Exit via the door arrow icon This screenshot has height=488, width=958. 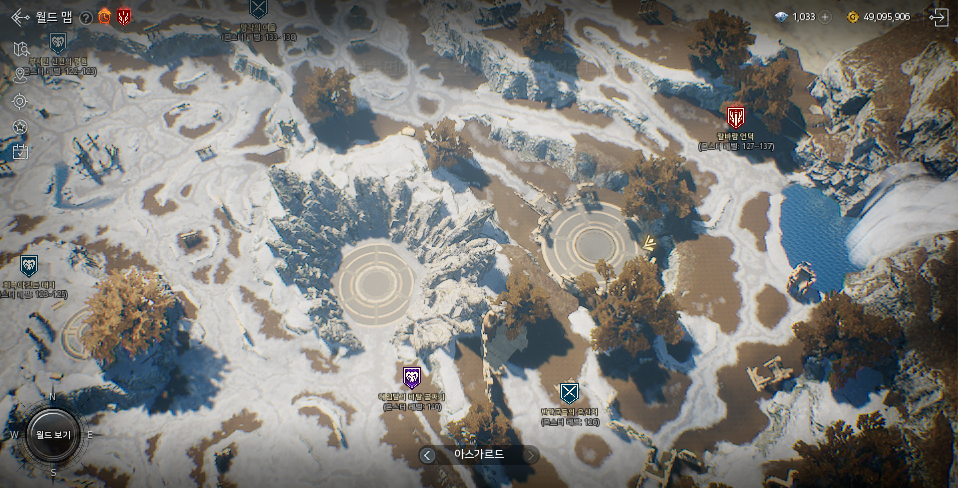click(x=938, y=17)
